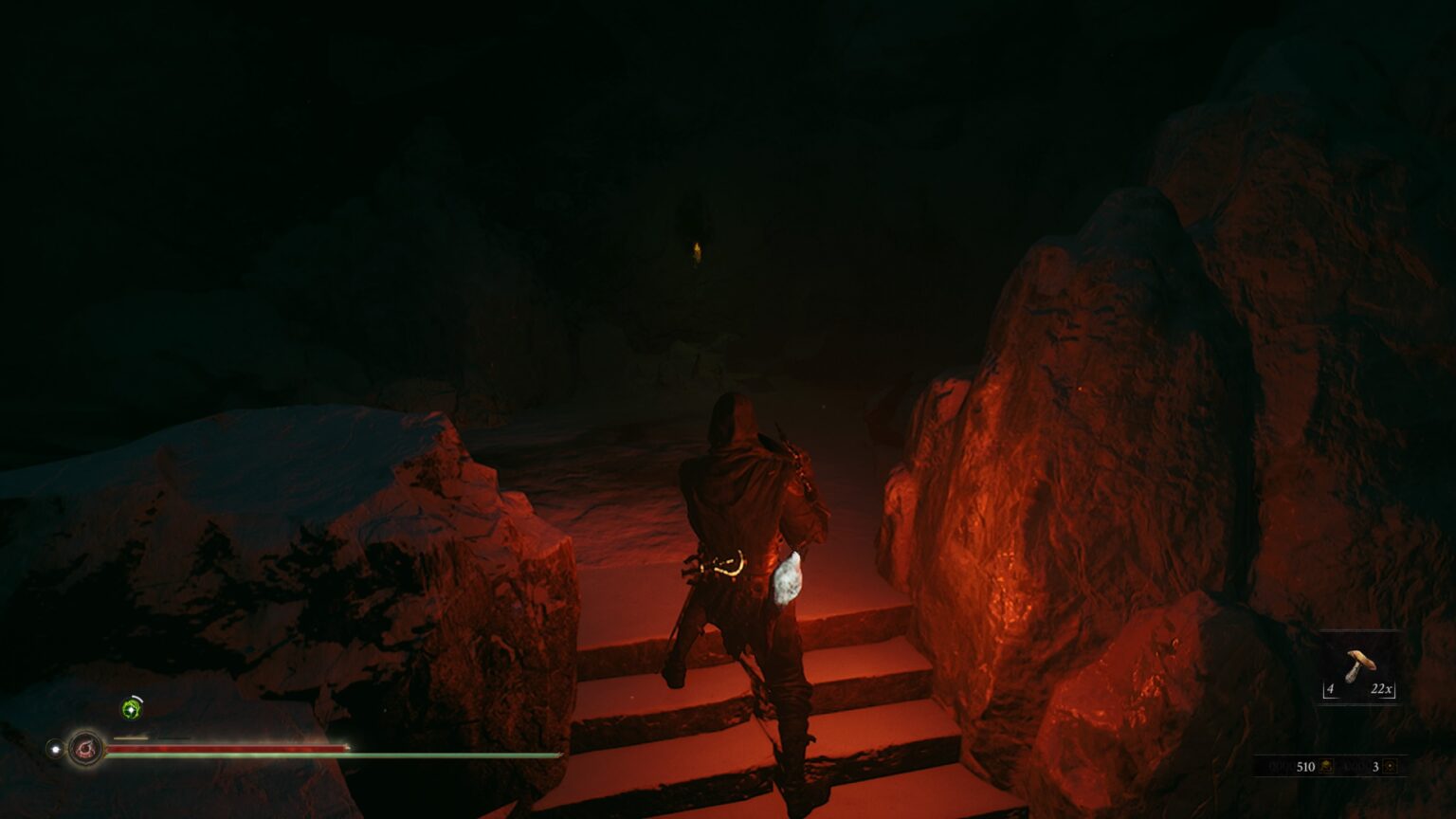Screen dimensions: 1456x819
Task: Click the Glimpse eye icon beside the 3 counter
Action: pyautogui.click(x=1390, y=767)
